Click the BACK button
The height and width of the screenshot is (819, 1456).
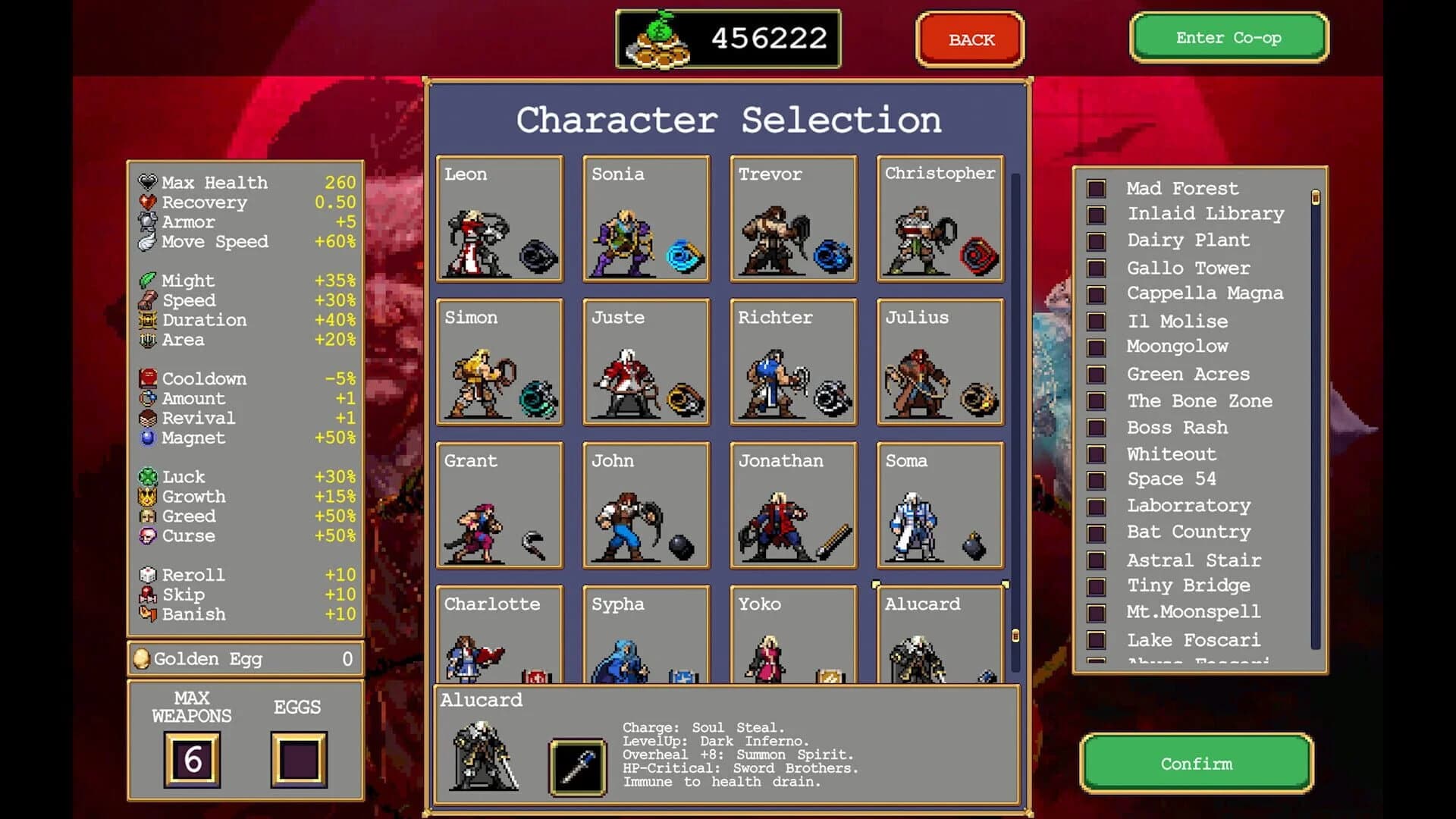[x=969, y=39]
